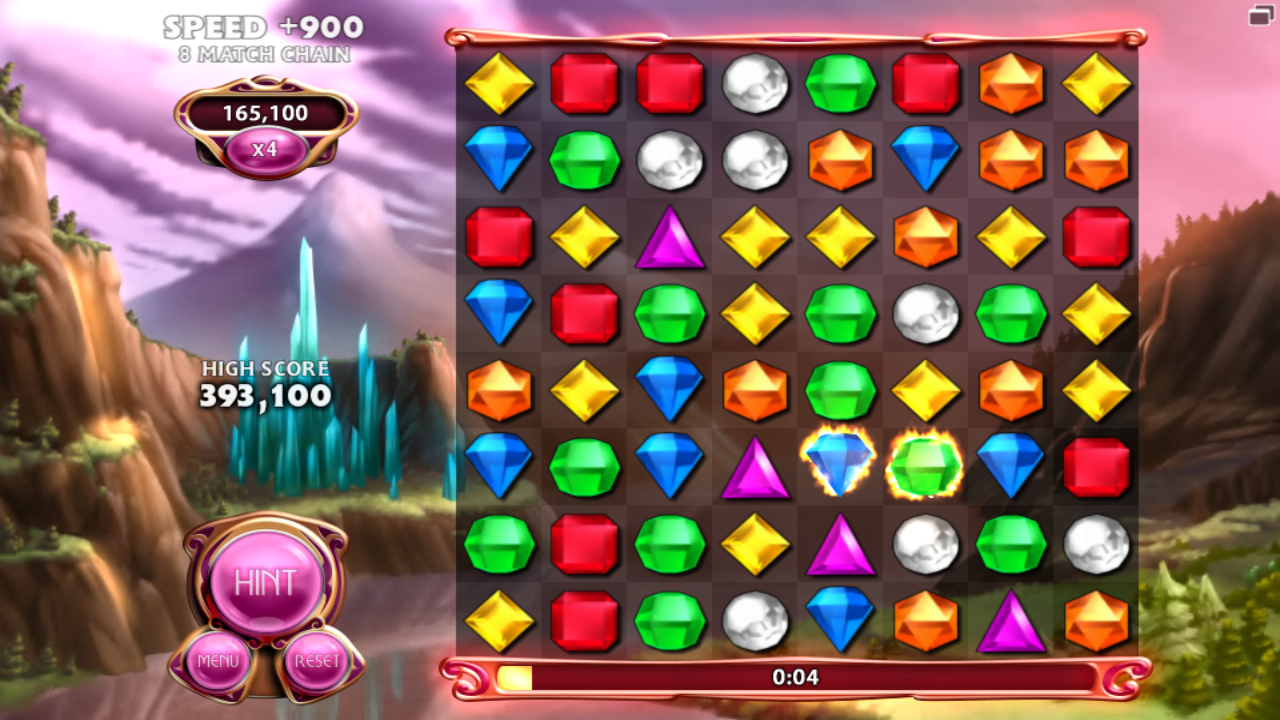Choose the purple triangle directly below the flaming blue gem
This screenshot has height=720, width=1280.
click(x=840, y=545)
